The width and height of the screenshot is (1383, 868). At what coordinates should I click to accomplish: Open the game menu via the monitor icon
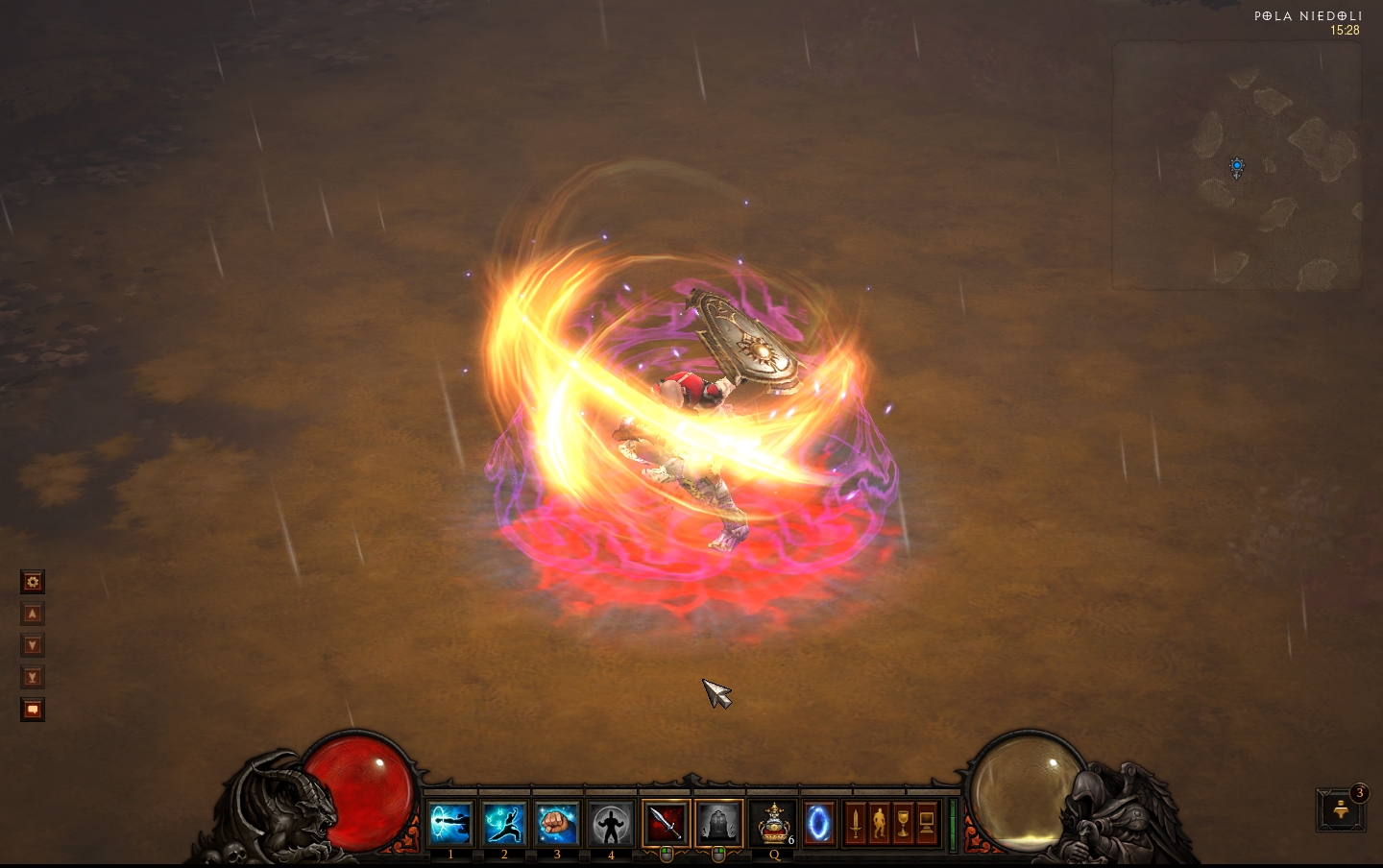tap(927, 824)
